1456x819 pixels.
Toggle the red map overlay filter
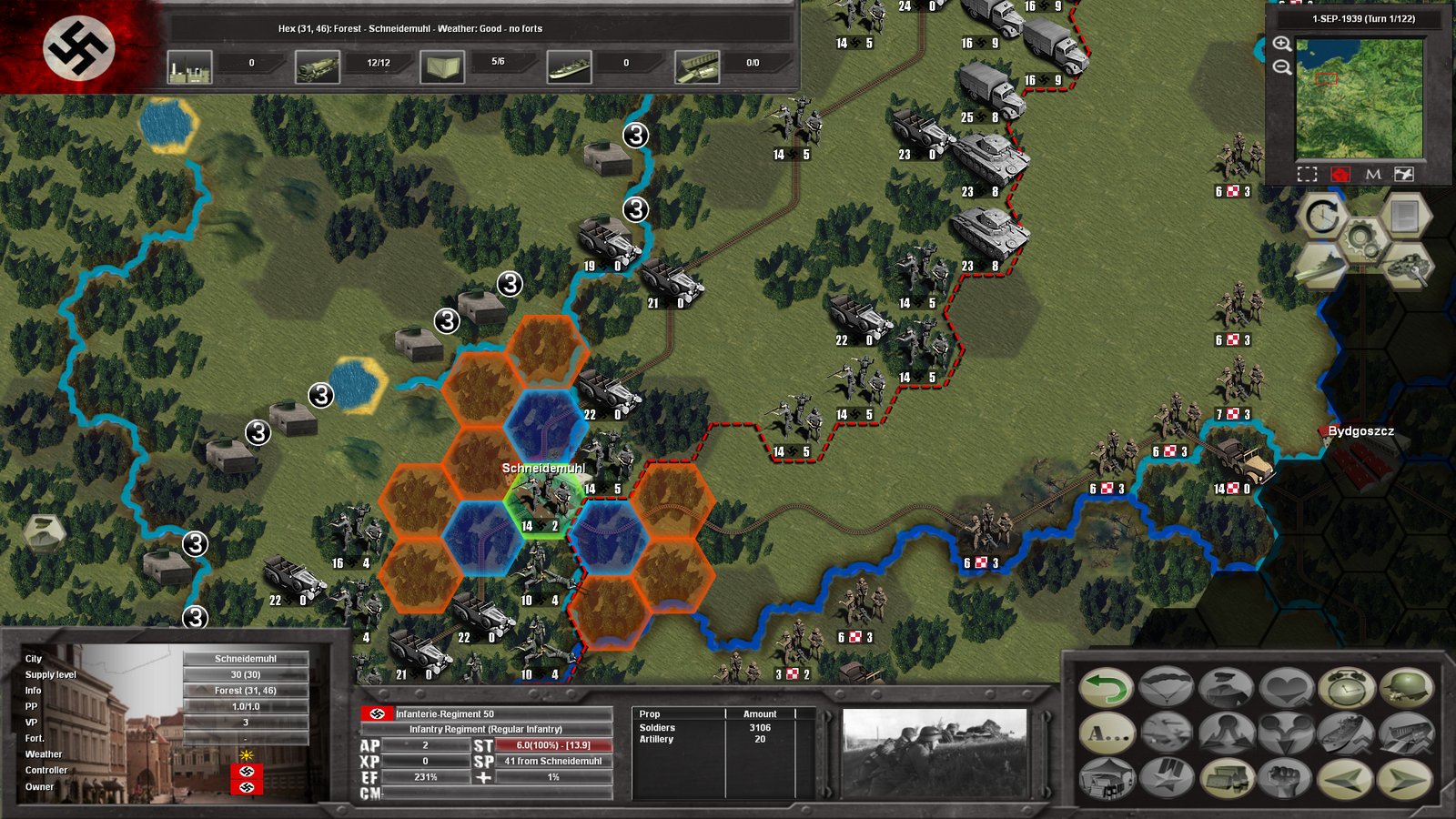coord(1340,174)
